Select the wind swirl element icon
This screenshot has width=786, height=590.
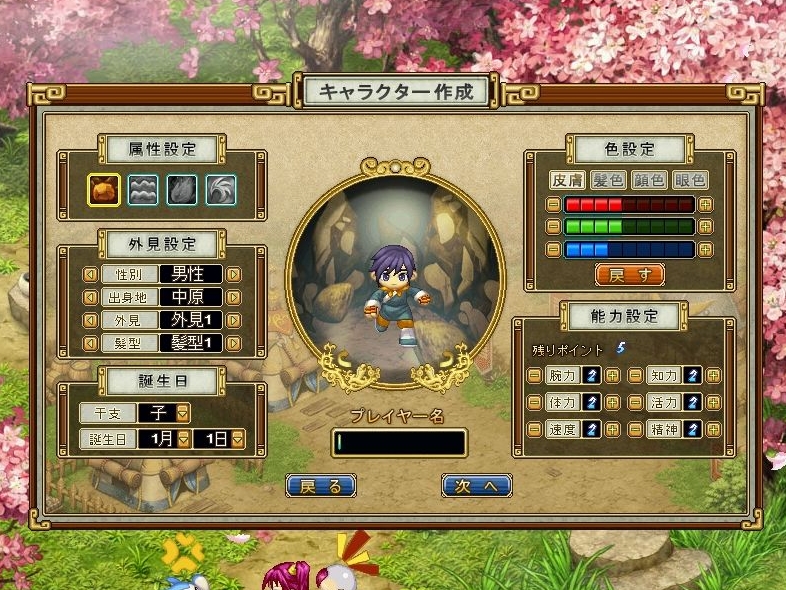(x=220, y=189)
